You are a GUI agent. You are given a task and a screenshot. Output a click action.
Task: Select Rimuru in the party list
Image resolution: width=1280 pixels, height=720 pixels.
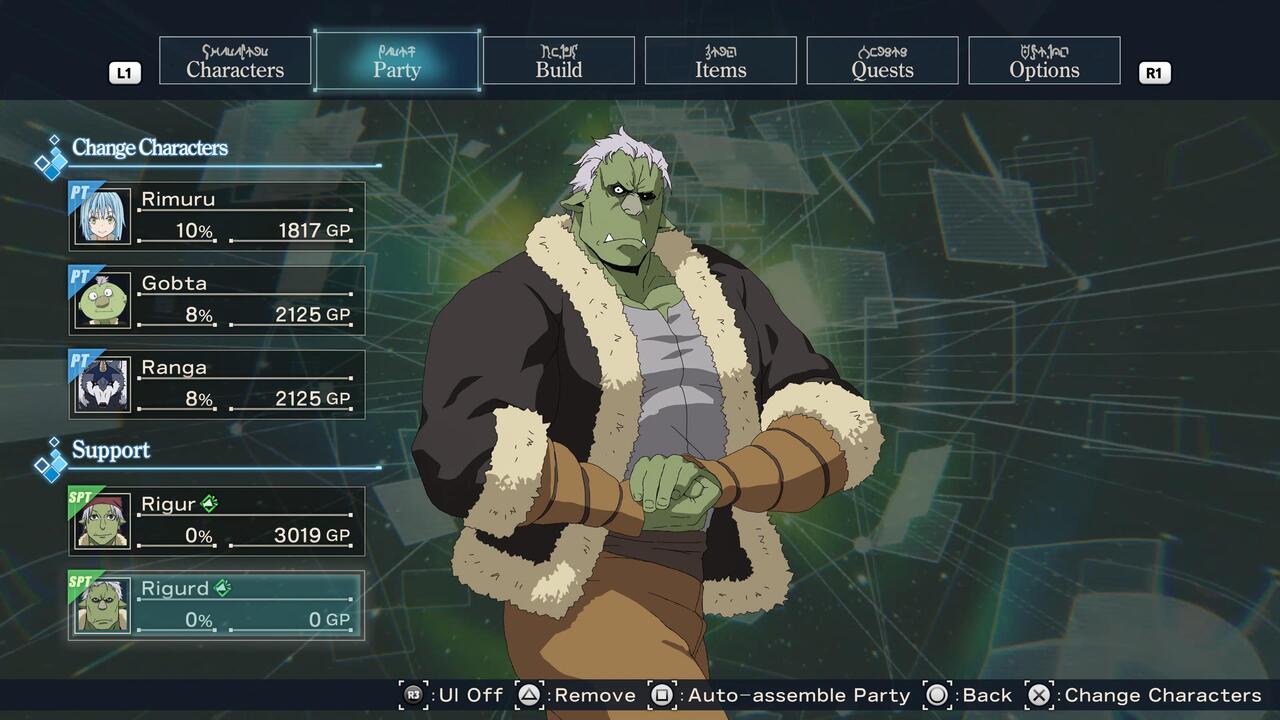pyautogui.click(x=217, y=216)
